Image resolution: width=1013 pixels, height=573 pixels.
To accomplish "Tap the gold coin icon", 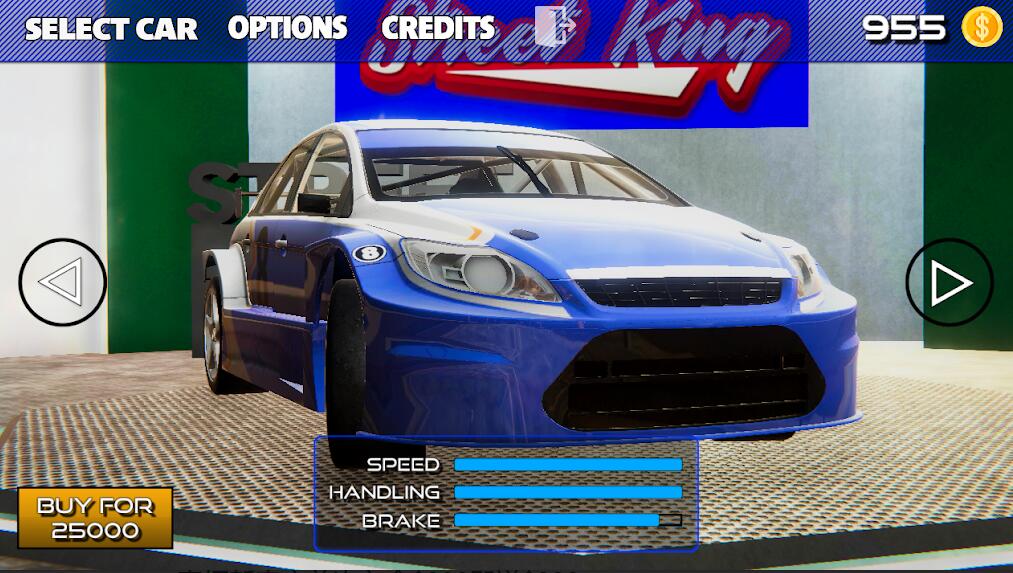I will pos(981,28).
